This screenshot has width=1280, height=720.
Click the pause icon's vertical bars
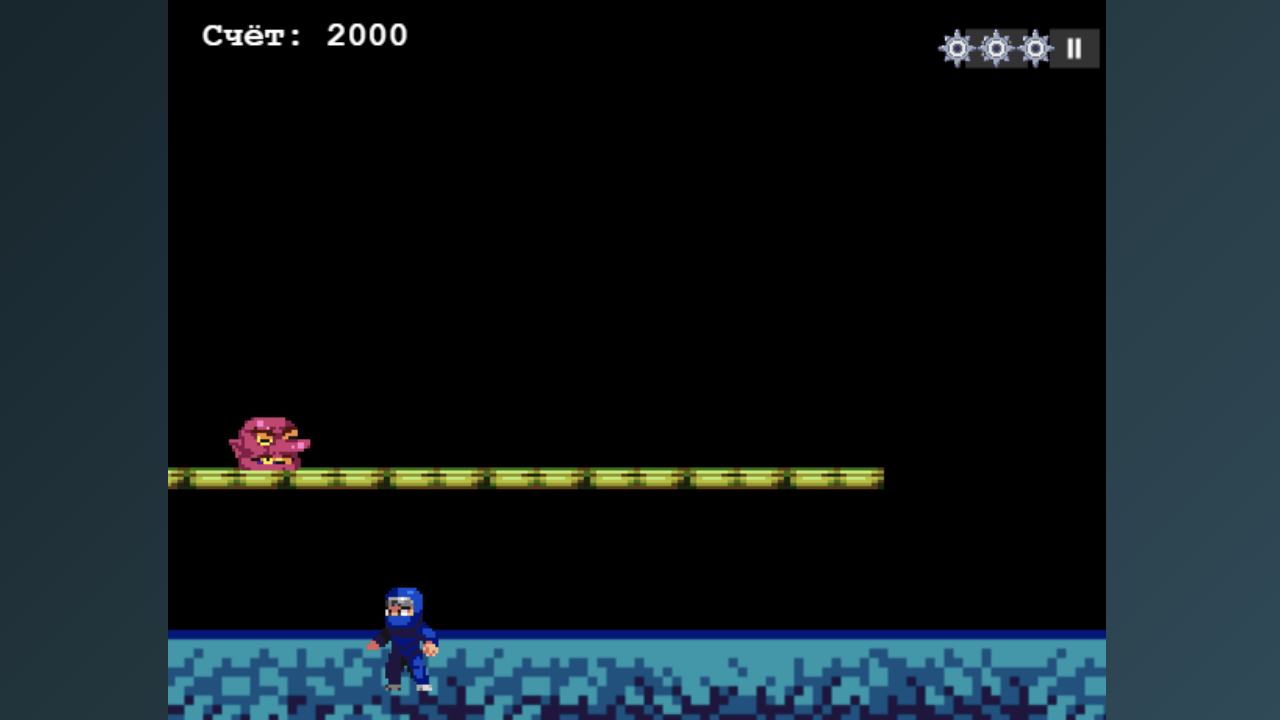[x=1073, y=48]
